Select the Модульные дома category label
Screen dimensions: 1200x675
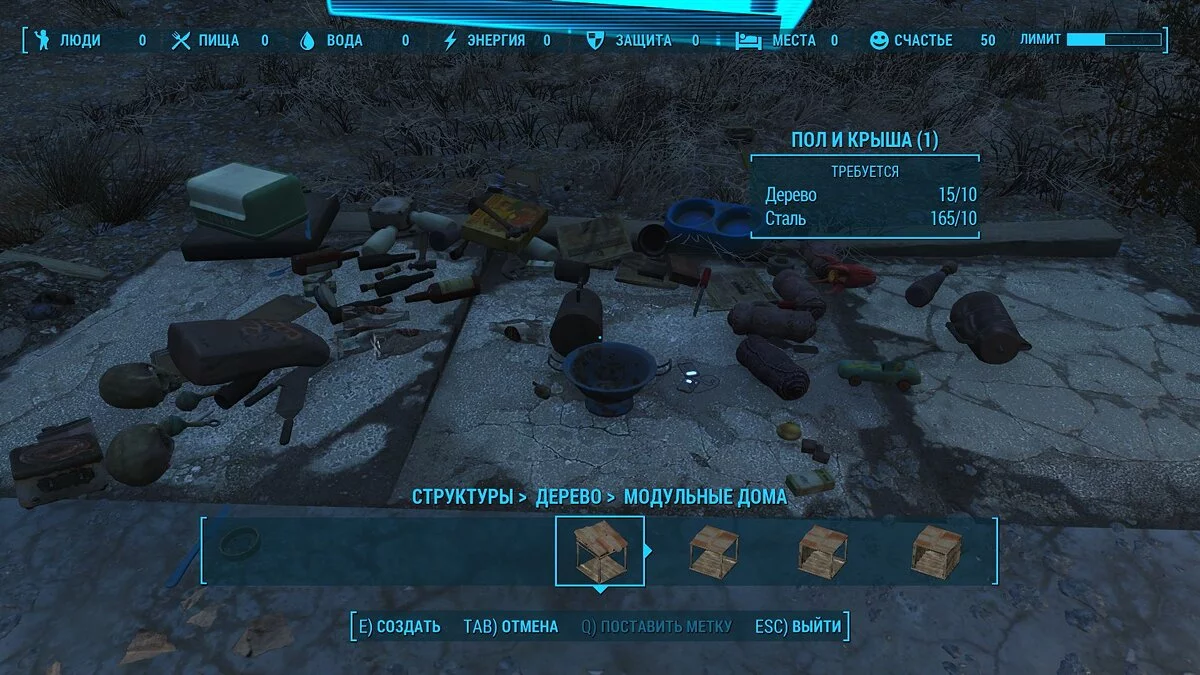point(705,496)
